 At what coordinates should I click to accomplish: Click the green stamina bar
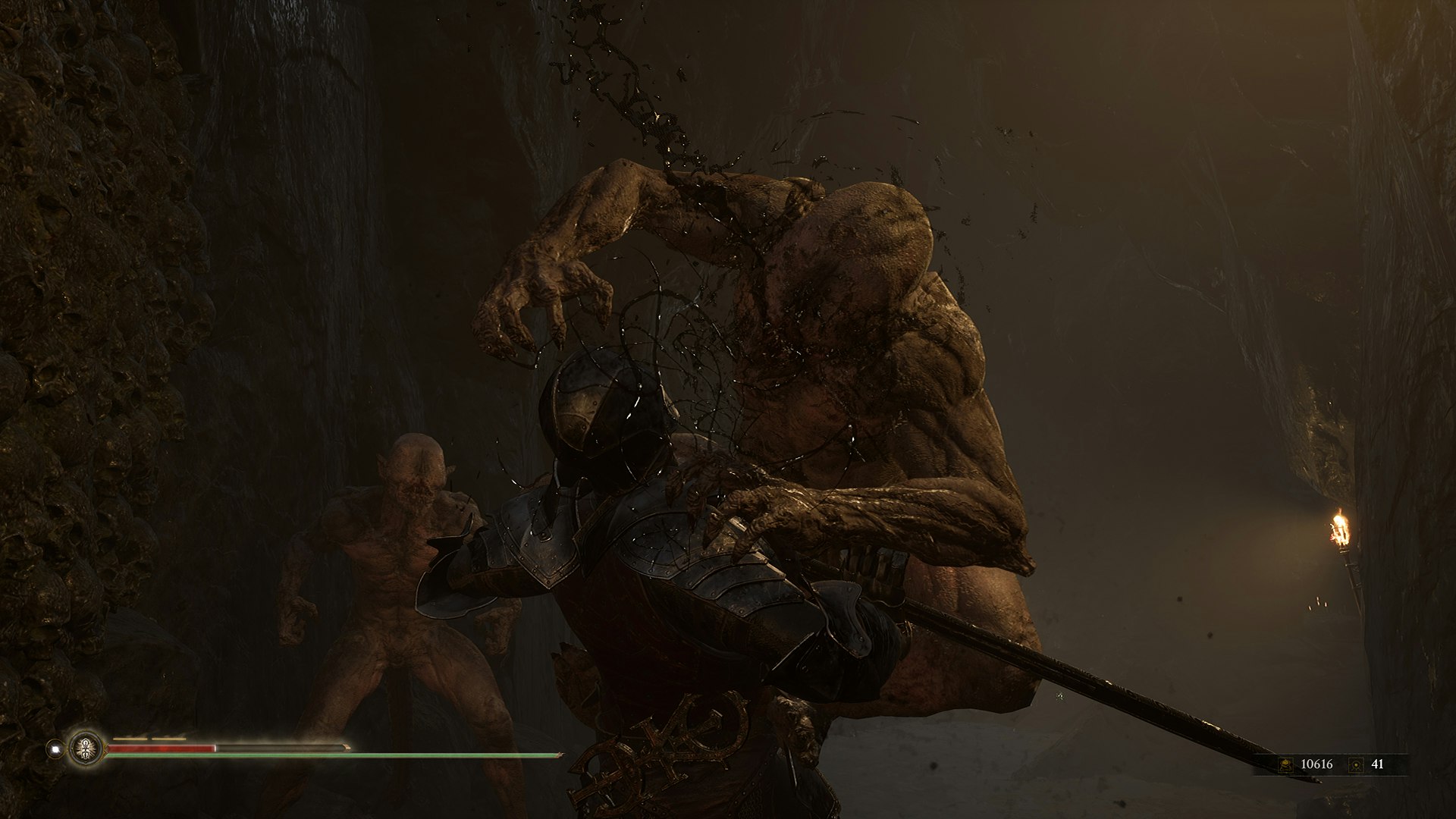pyautogui.click(x=303, y=755)
